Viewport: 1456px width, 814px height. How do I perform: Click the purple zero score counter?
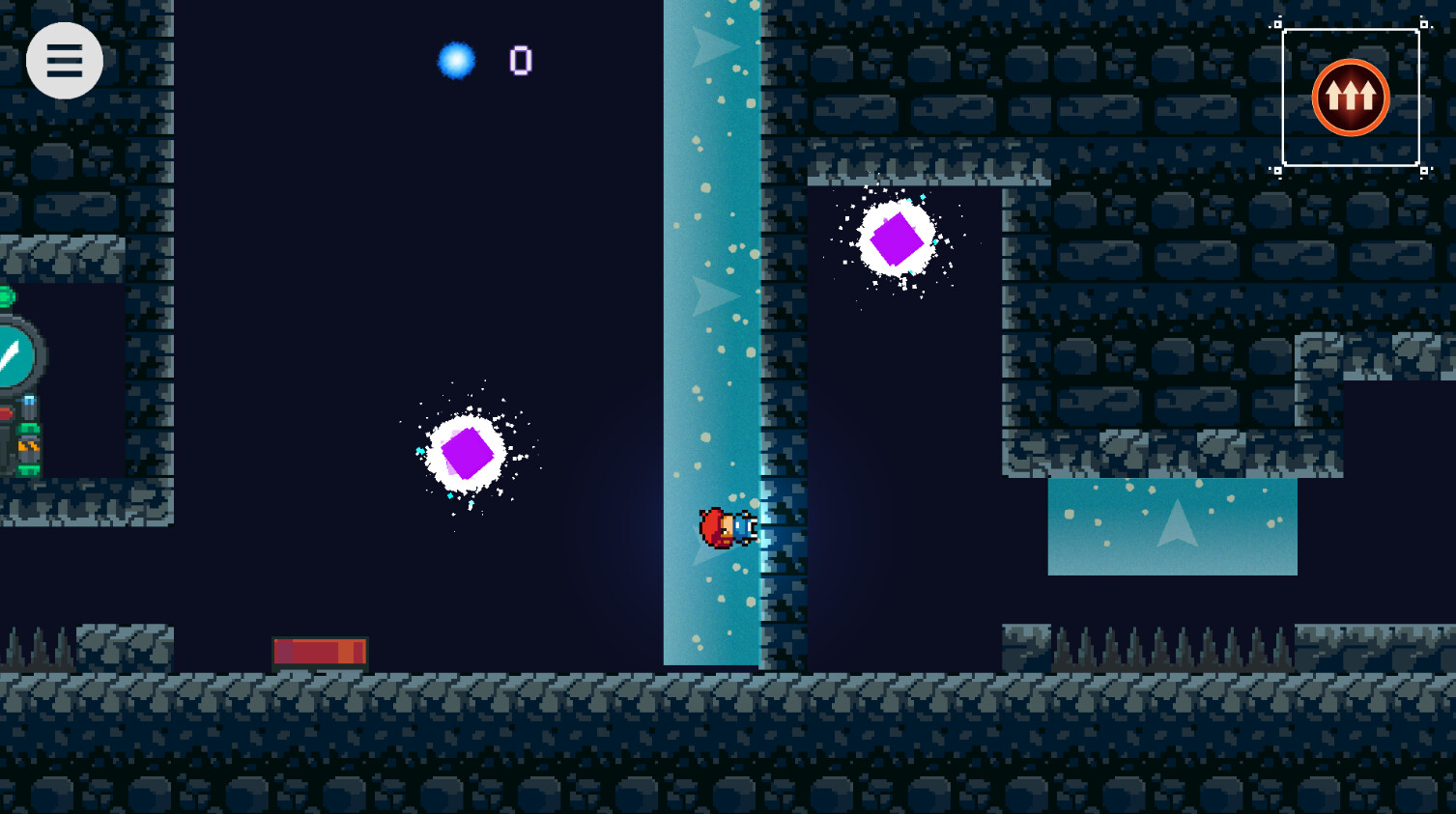click(520, 60)
